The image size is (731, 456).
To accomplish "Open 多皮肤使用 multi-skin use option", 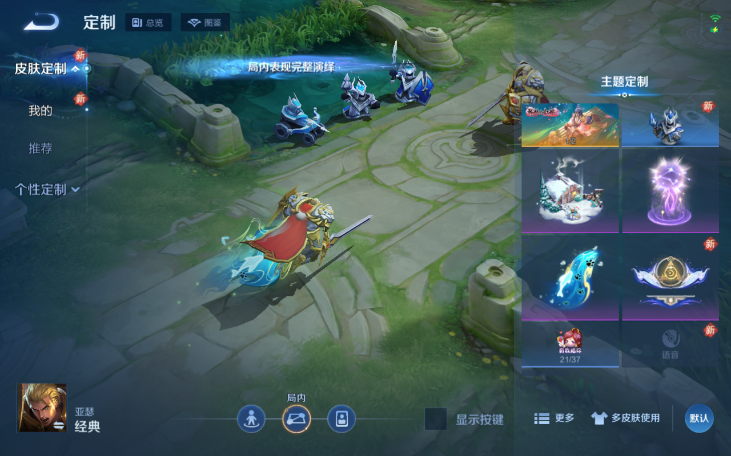I will click(x=625, y=418).
